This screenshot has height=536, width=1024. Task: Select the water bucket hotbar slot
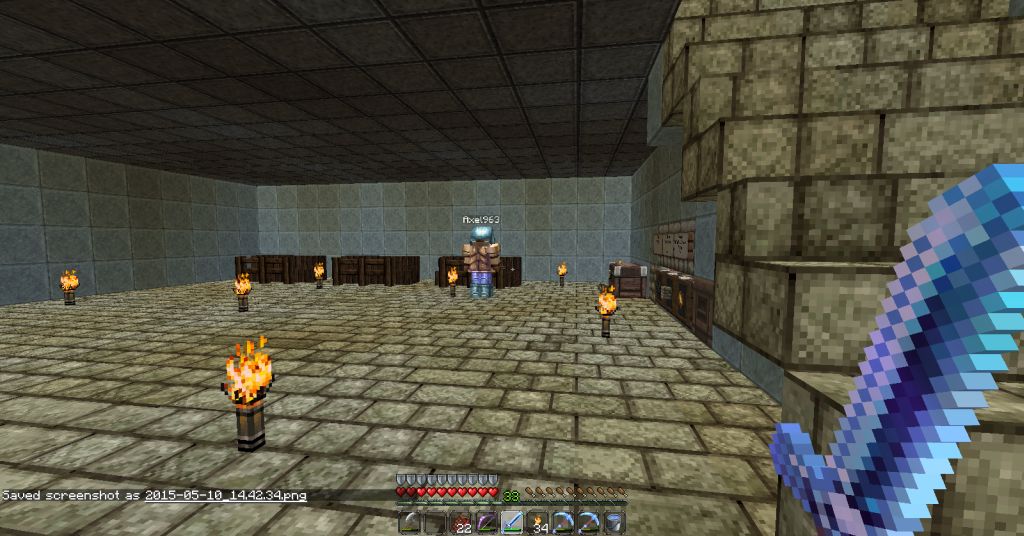coord(614,521)
